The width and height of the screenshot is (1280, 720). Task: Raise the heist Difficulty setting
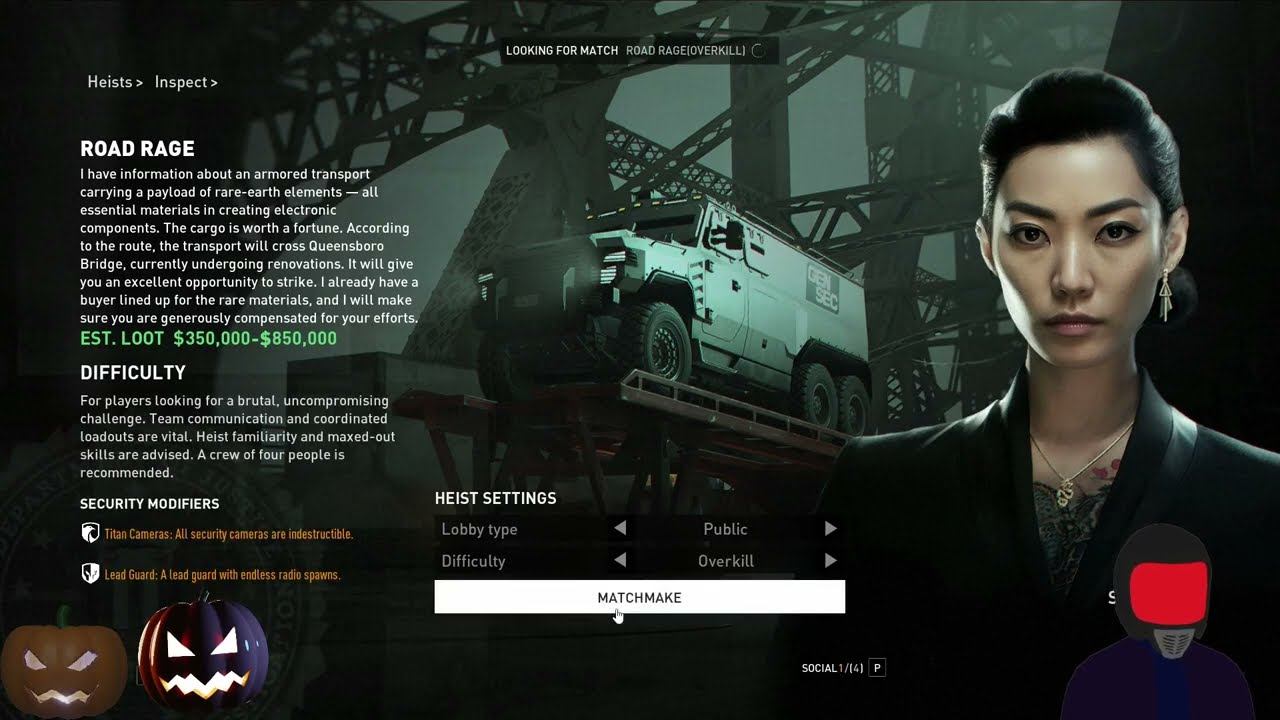tap(830, 561)
